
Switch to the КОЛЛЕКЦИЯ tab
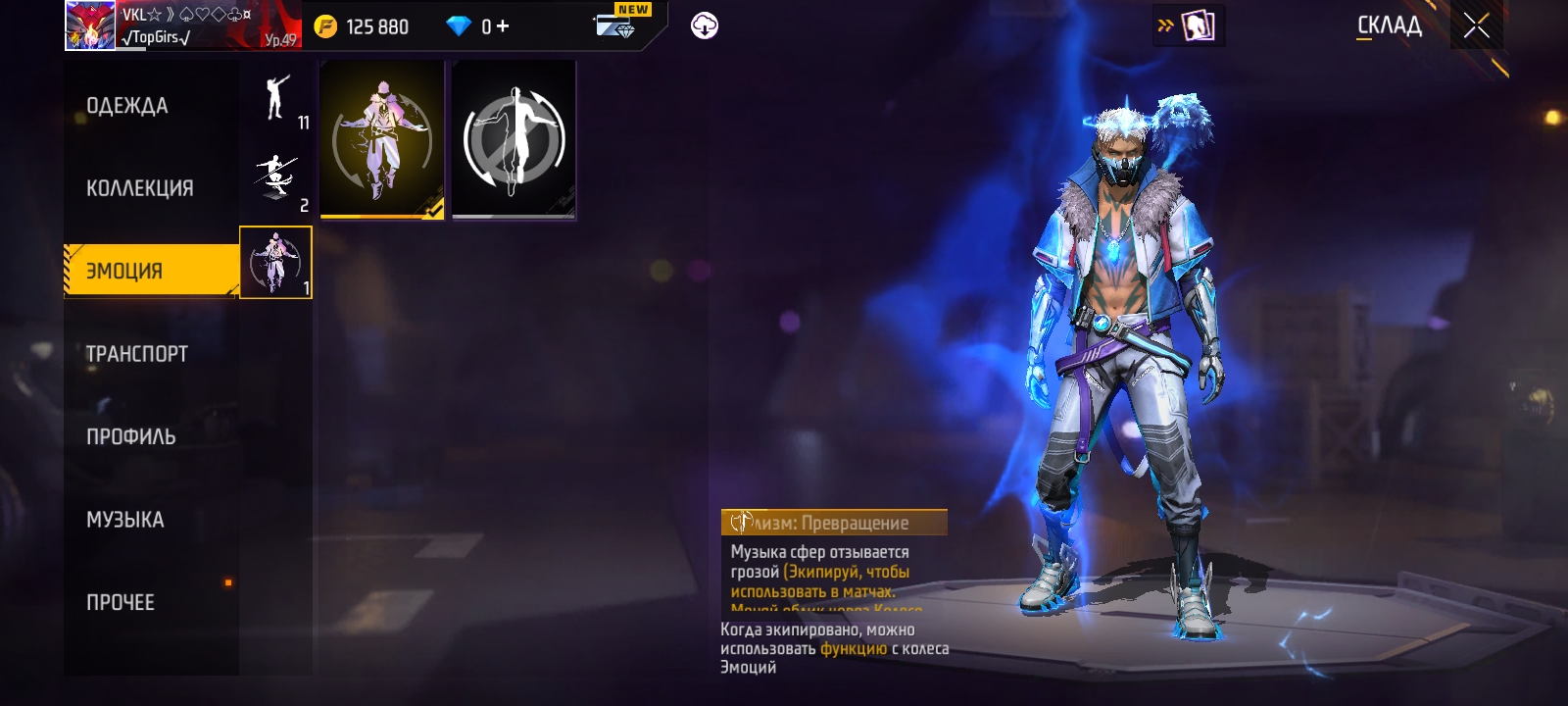coord(139,188)
